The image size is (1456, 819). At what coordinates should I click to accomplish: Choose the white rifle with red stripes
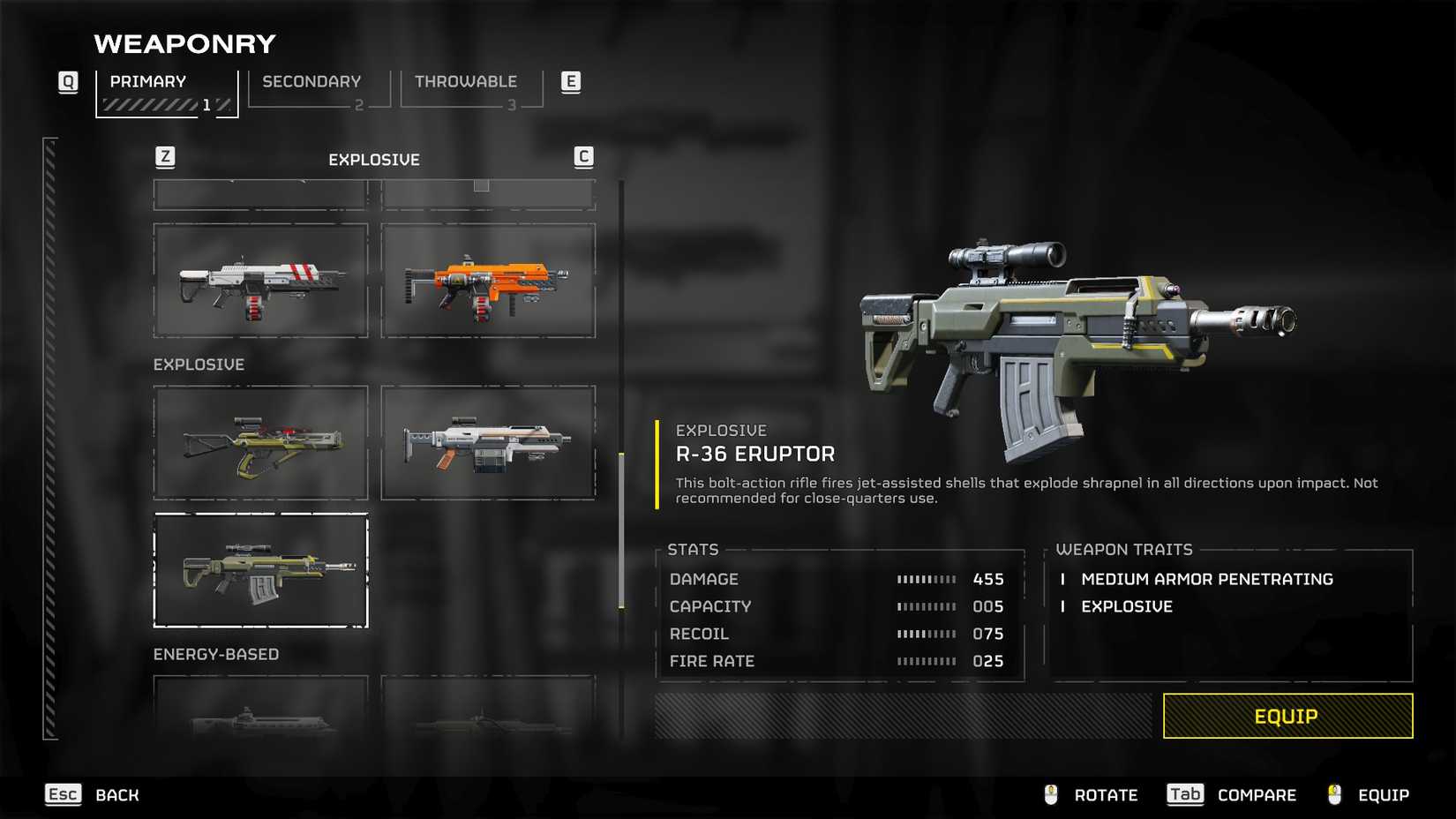coord(260,281)
